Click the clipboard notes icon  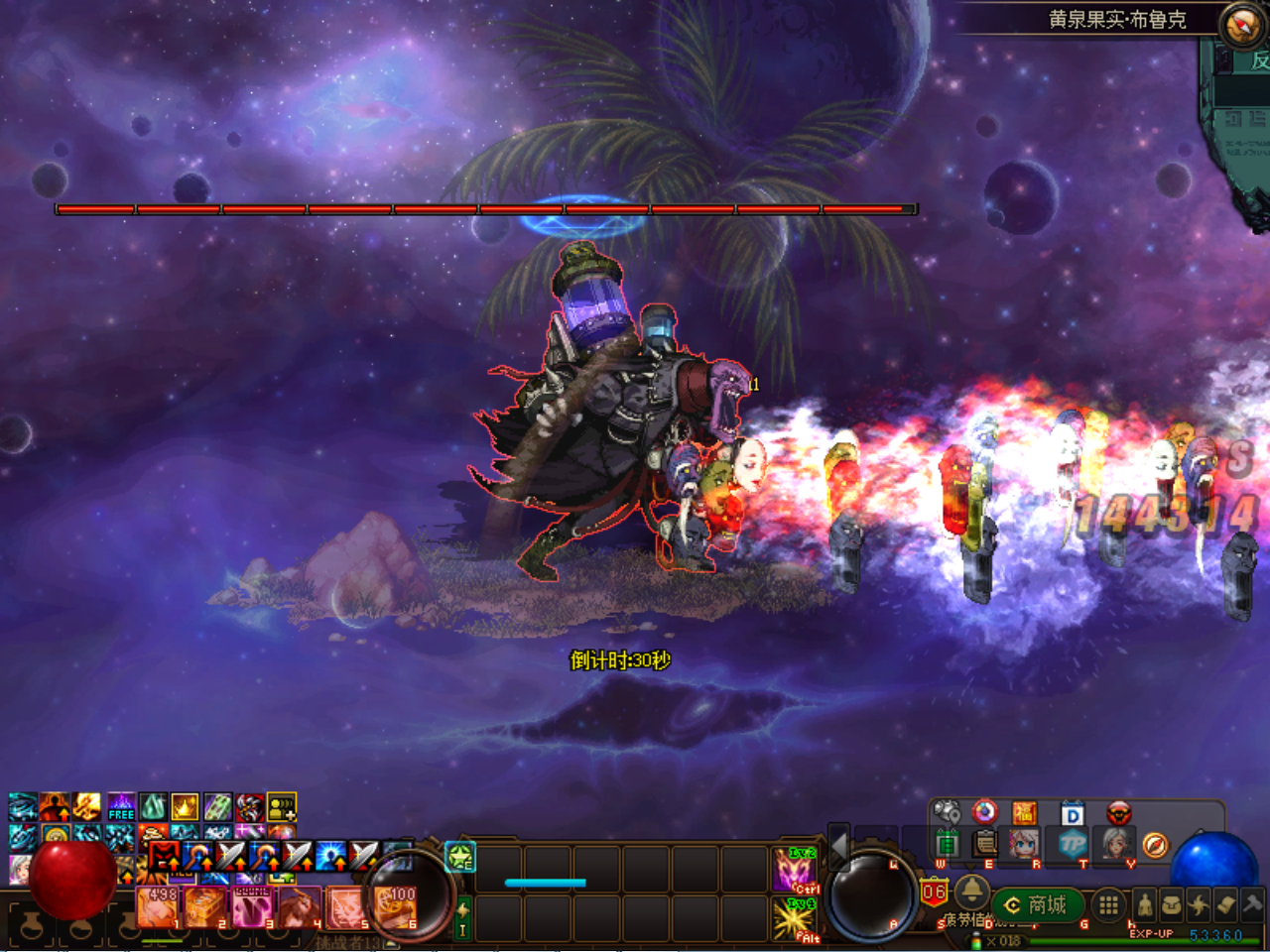click(985, 844)
